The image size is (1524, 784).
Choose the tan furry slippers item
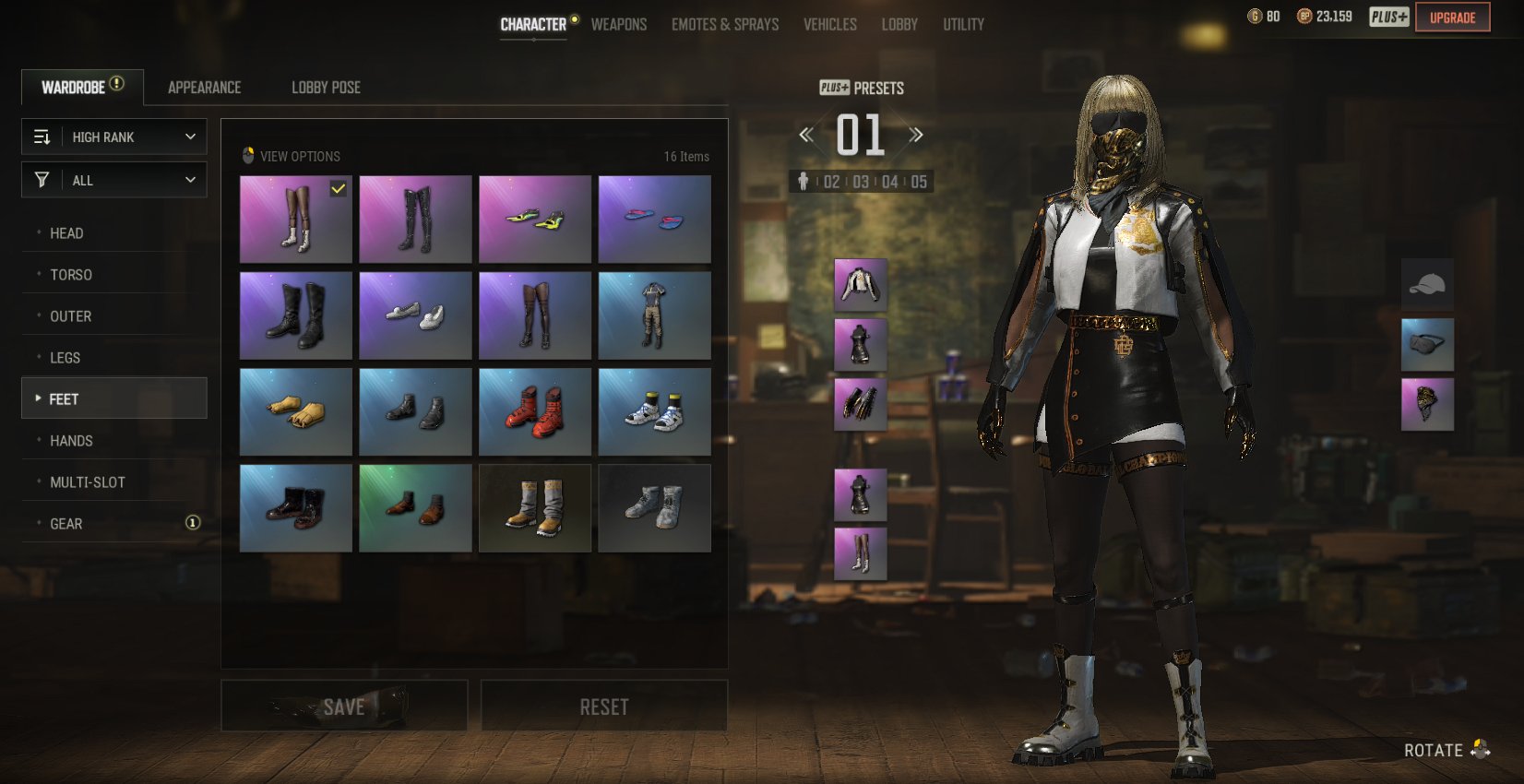(295, 411)
